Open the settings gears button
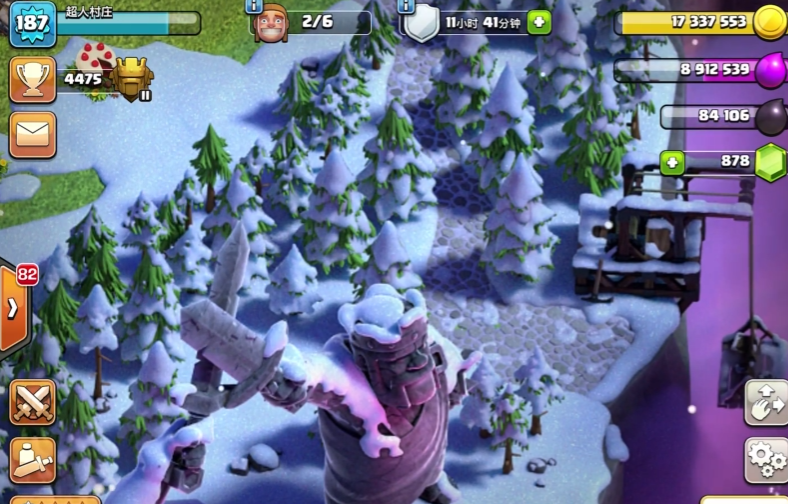This screenshot has width=788, height=504. coord(766,460)
